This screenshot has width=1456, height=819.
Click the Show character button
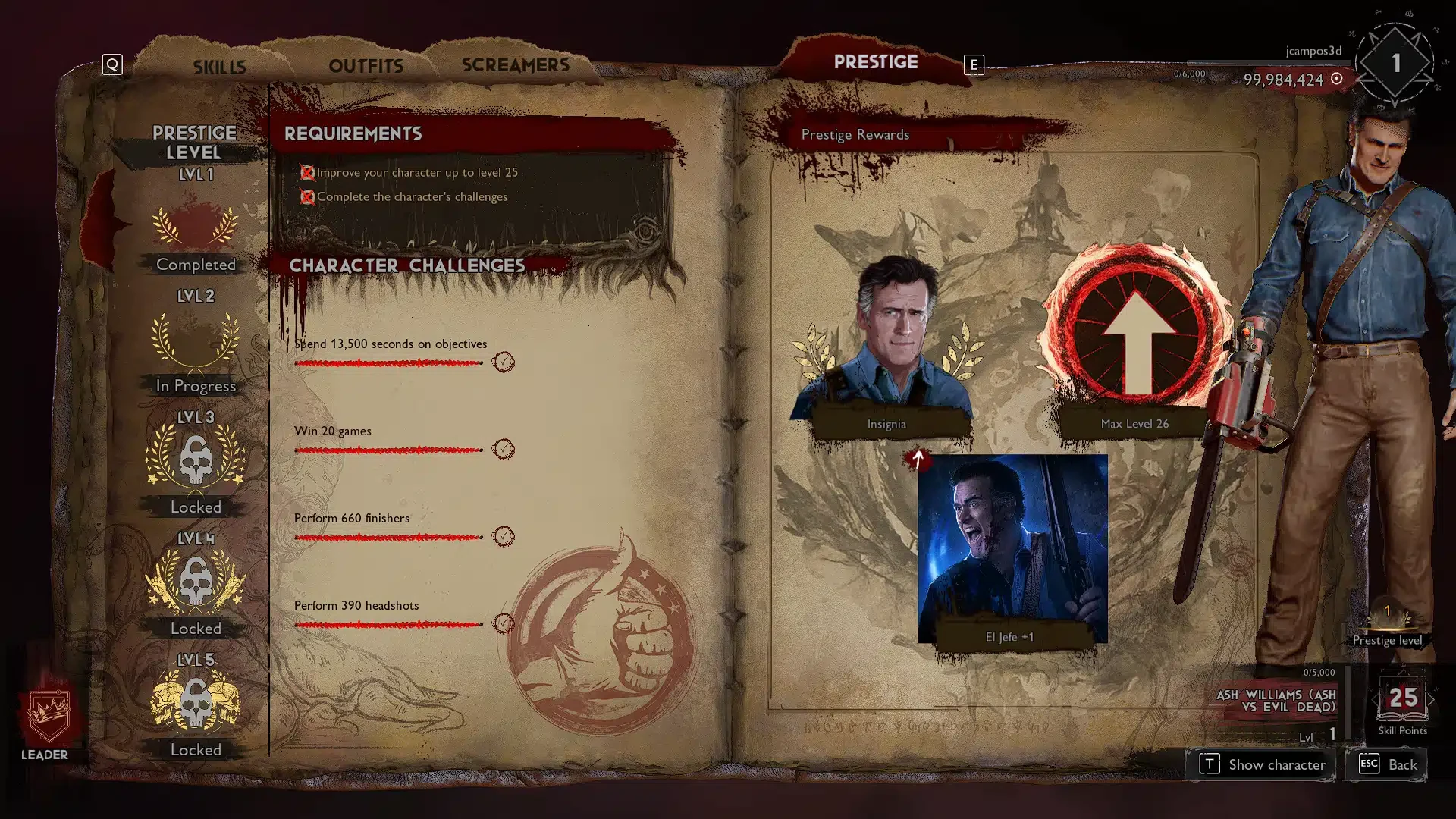[x=1261, y=764]
